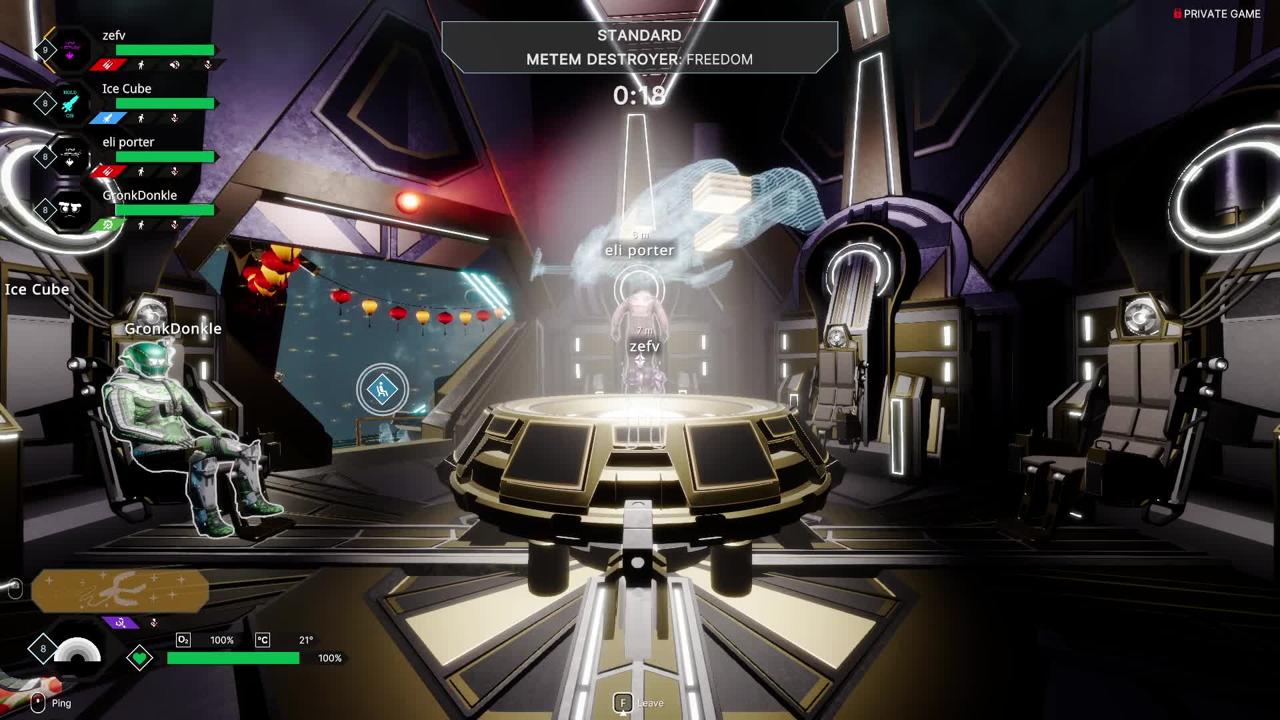Click GronkDonkle's angry face emblem

(x=70, y=208)
